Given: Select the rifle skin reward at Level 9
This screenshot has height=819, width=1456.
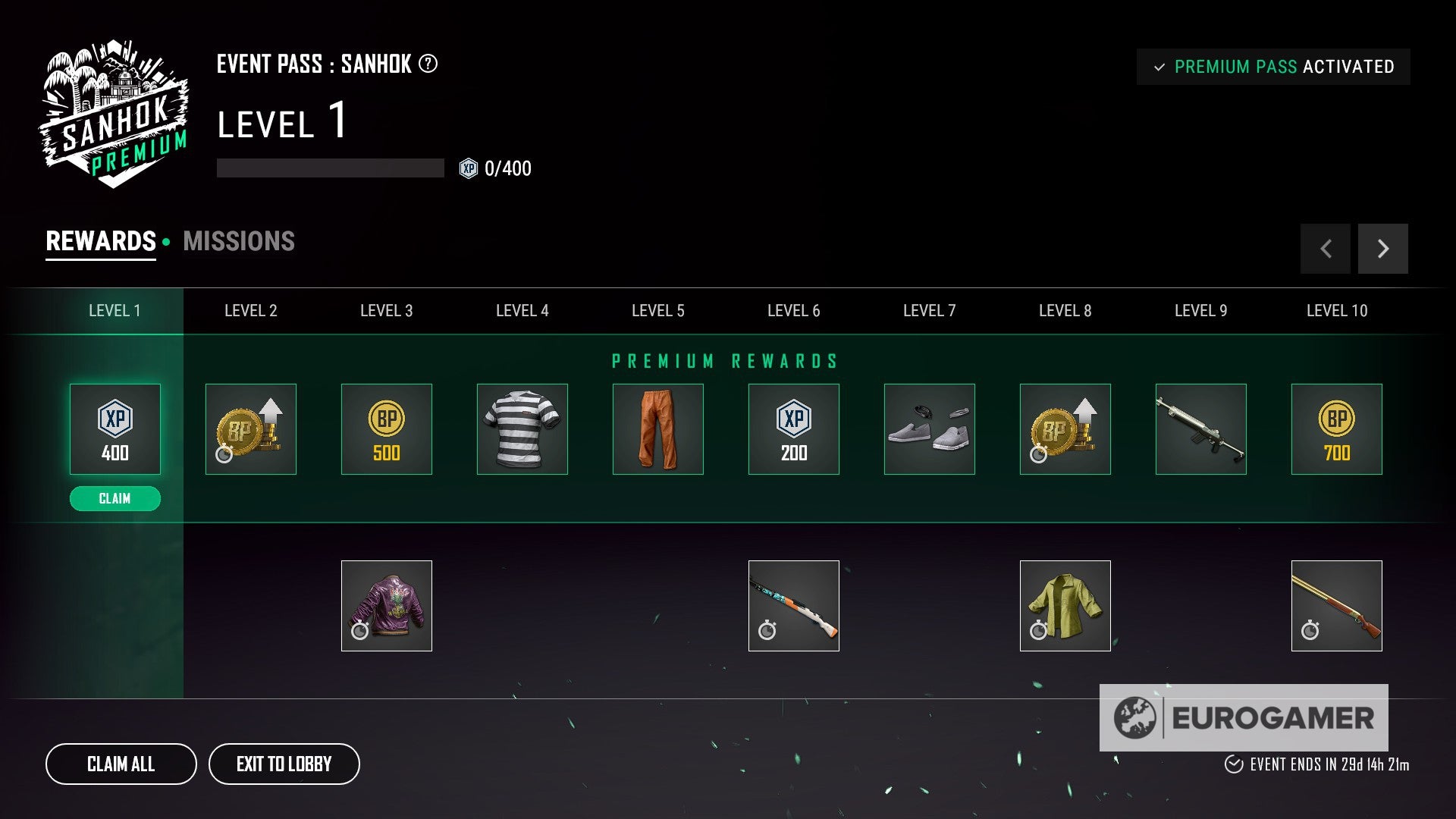Looking at the screenshot, I should click(1201, 428).
